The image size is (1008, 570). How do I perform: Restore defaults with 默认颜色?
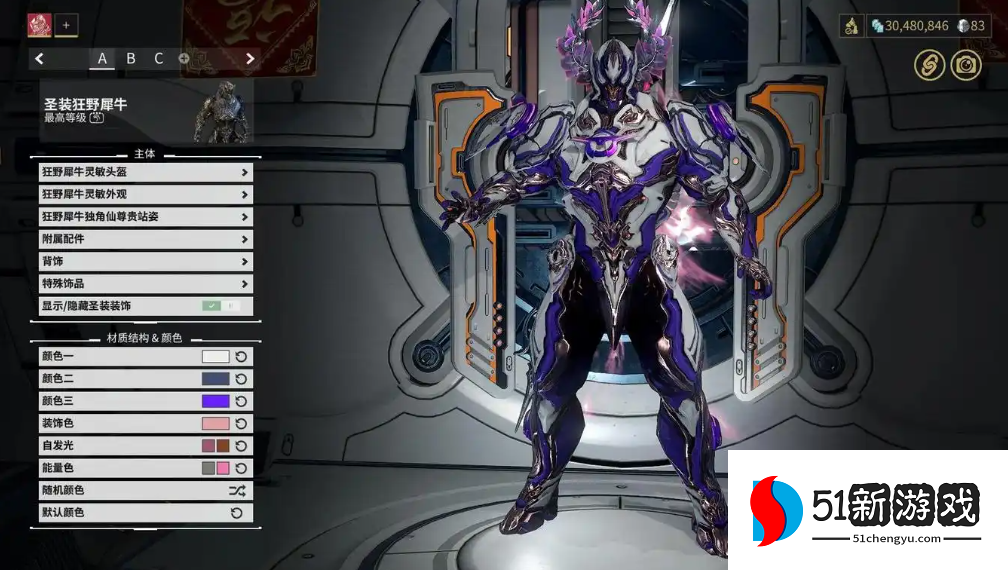point(237,513)
